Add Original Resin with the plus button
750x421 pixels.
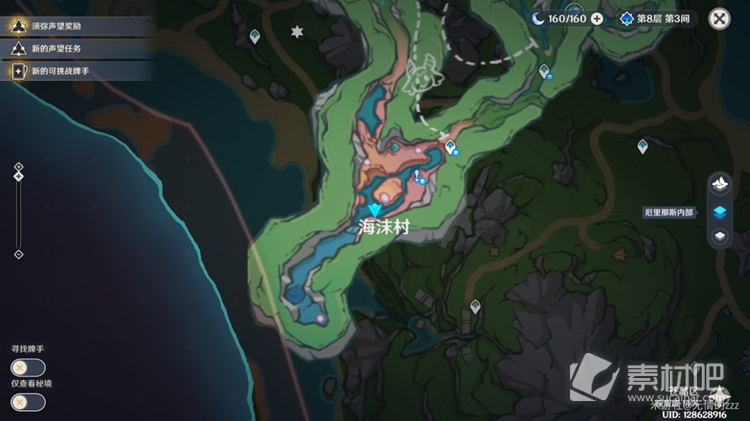pyautogui.click(x=597, y=18)
